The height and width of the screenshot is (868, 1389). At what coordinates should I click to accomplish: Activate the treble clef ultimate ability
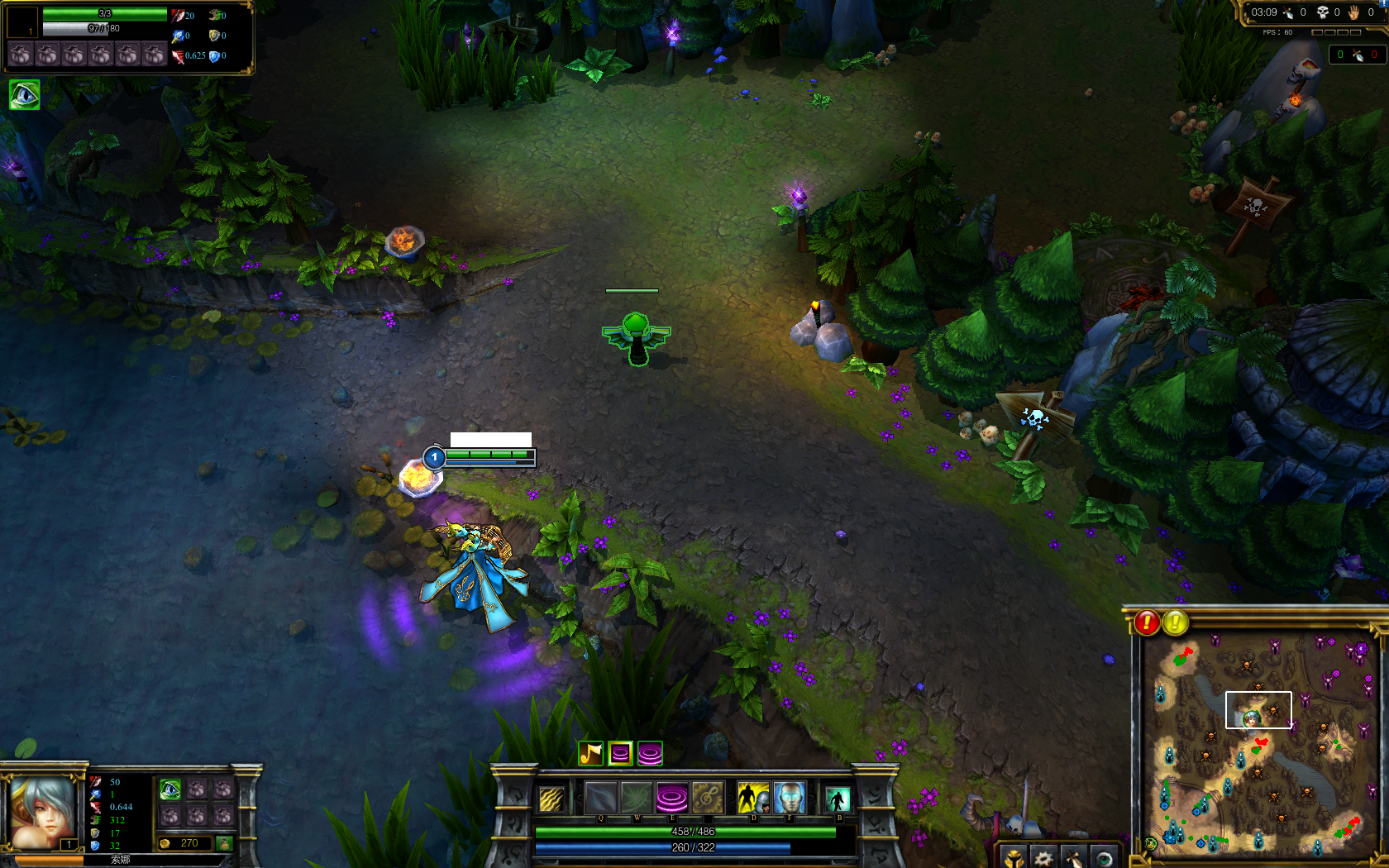point(708,799)
